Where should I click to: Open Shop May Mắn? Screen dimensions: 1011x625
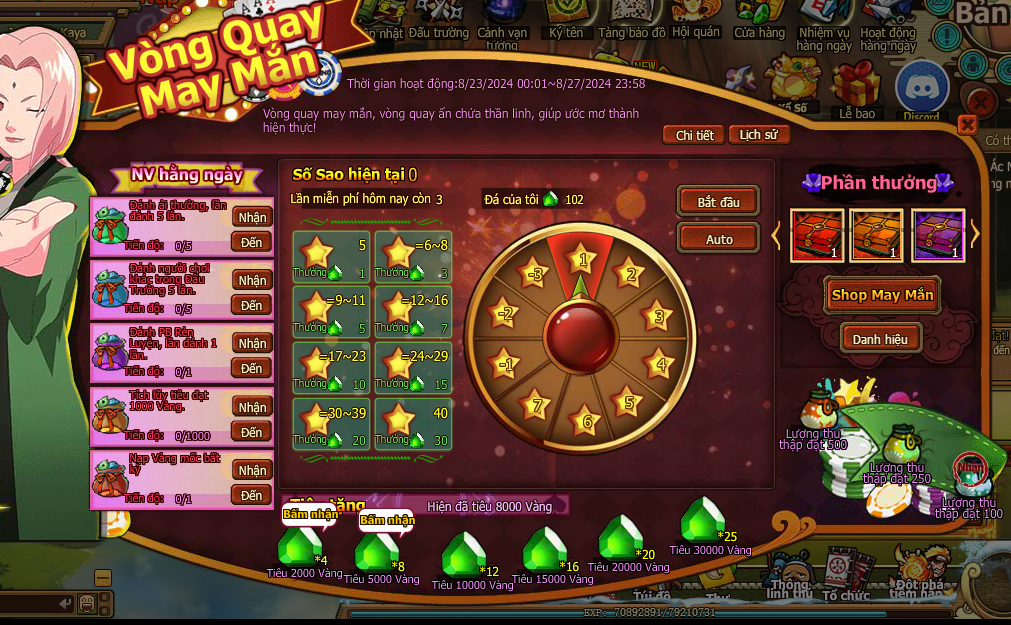tap(881, 295)
